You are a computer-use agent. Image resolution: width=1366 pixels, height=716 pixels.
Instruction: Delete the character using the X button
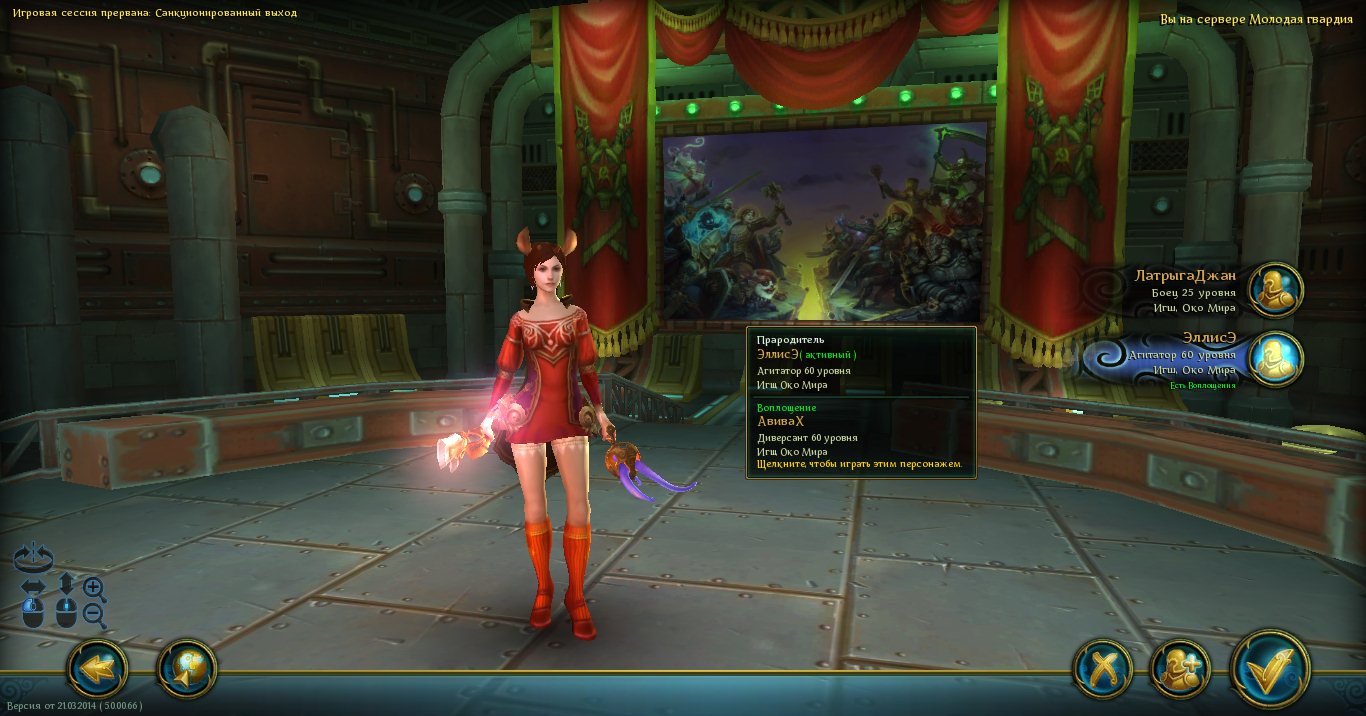(1102, 668)
